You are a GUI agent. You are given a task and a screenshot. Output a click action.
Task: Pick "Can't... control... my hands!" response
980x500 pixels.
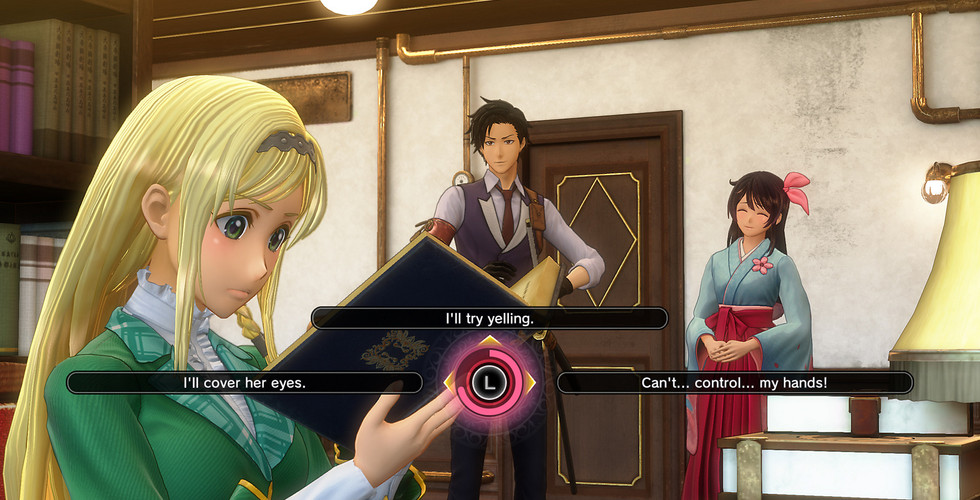[734, 382]
